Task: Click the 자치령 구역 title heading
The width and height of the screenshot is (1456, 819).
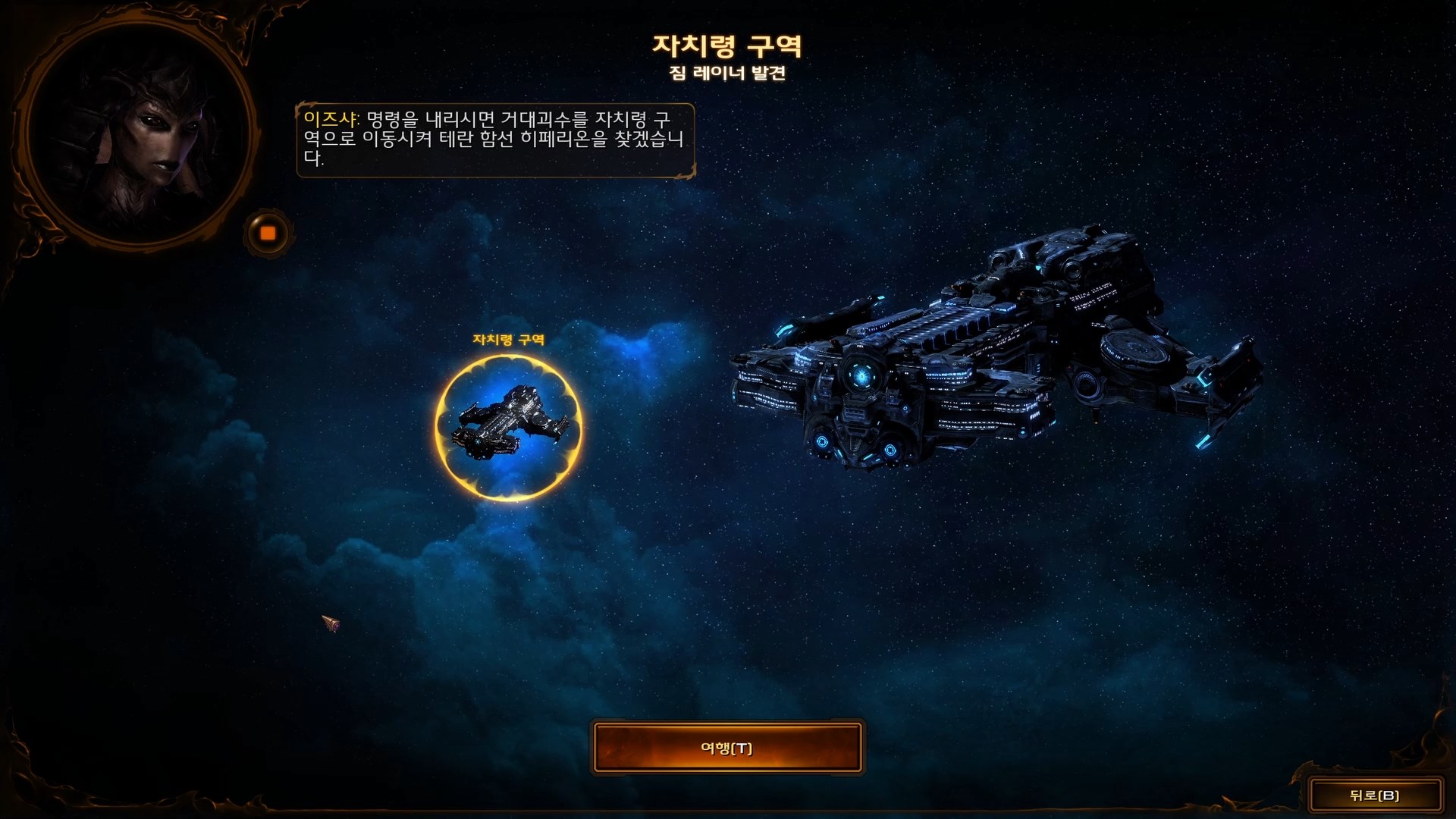Action: [726, 45]
